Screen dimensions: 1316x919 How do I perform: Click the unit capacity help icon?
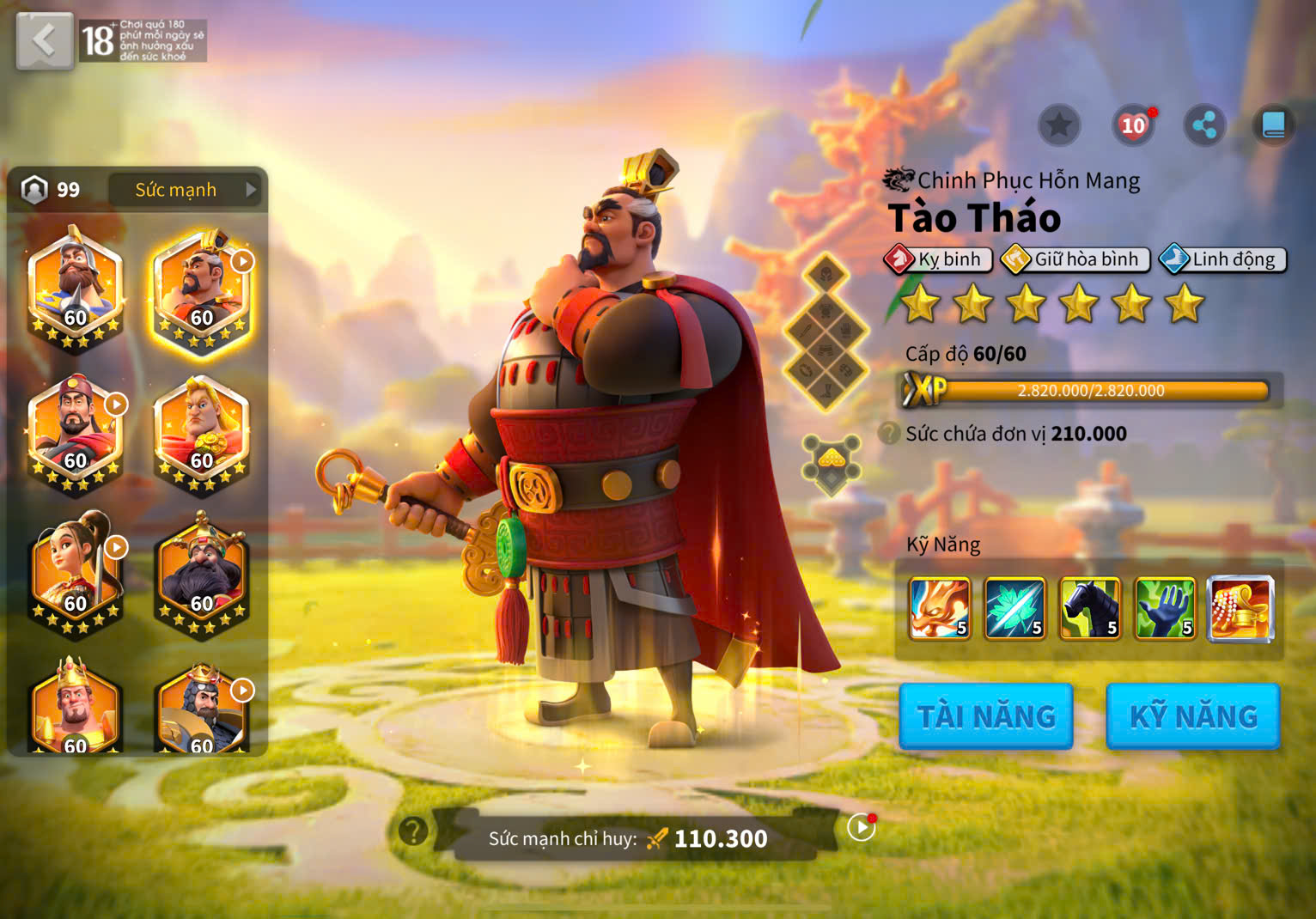[x=889, y=433]
